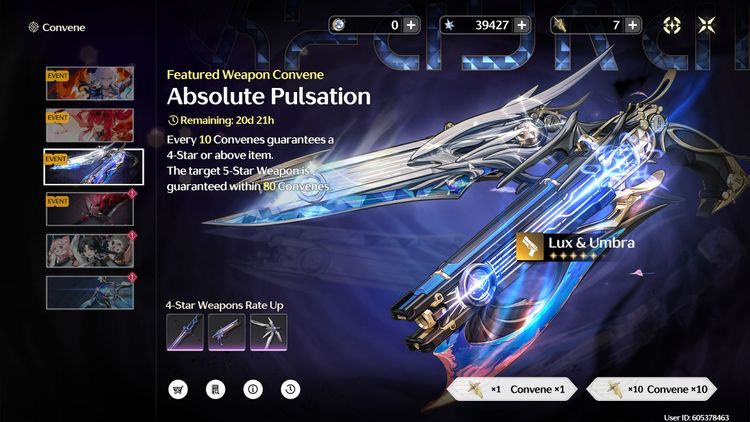Open the document list icon
The height and width of the screenshot is (422, 750).
tap(215, 389)
